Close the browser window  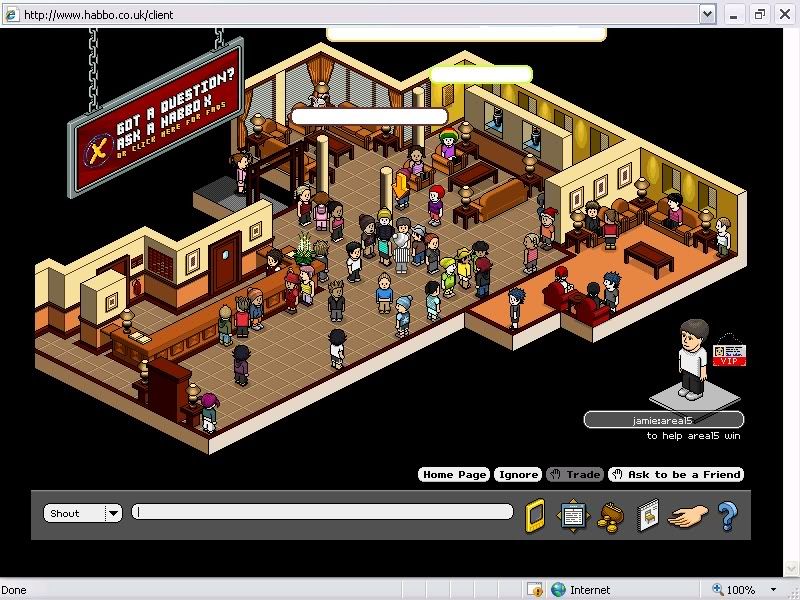click(x=785, y=14)
